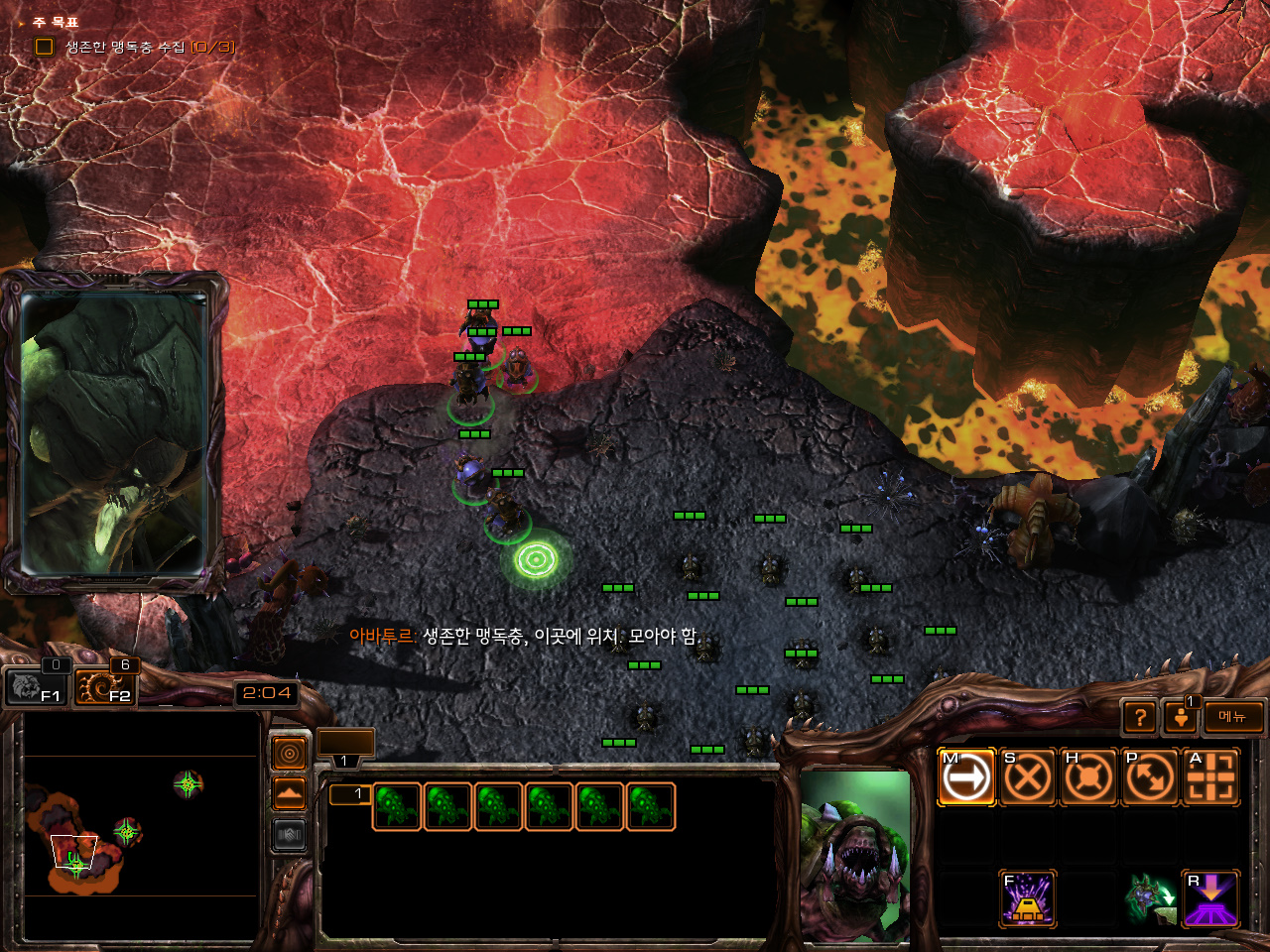Select the idle workers F1 button
1270x952 pixels.
click(35, 685)
